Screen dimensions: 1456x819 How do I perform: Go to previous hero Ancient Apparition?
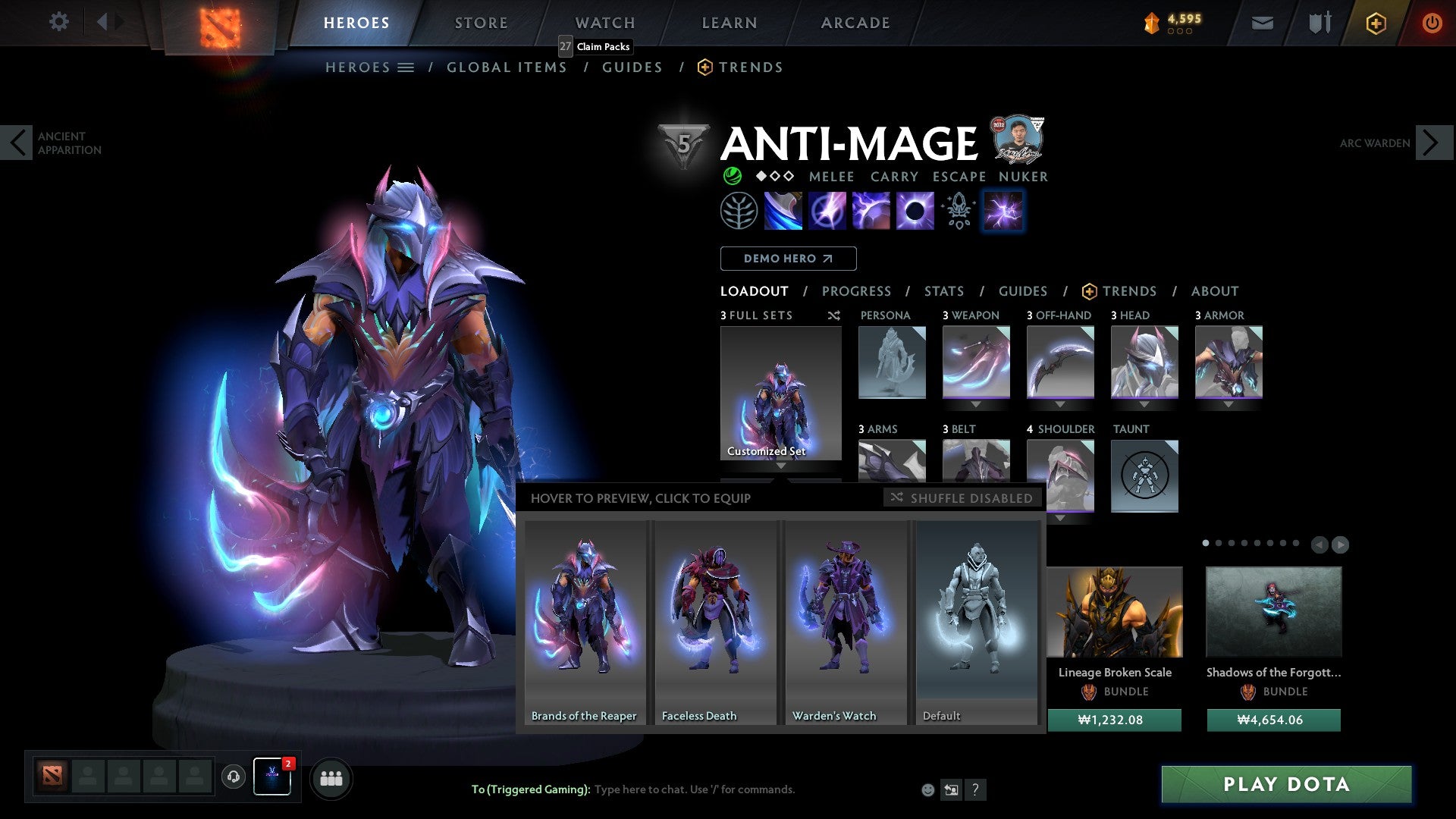coord(17,143)
